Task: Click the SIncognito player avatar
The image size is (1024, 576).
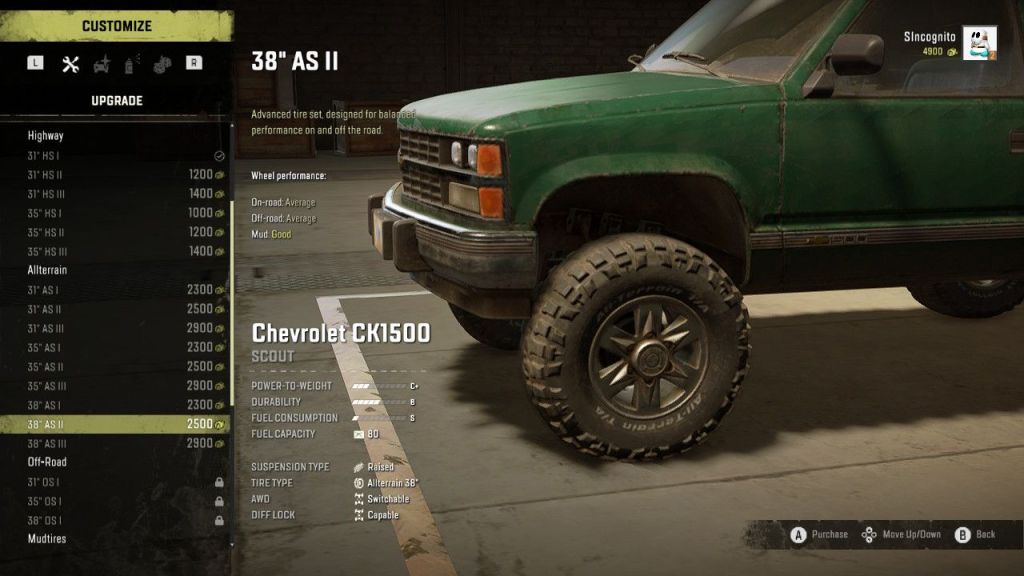Action: click(979, 44)
